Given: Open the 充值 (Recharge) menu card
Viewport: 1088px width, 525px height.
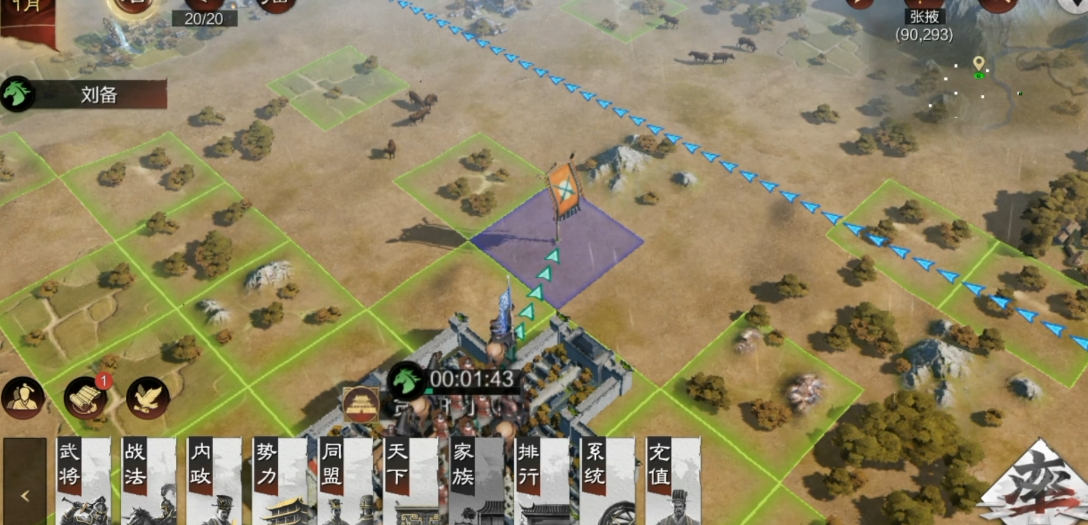Looking at the screenshot, I should click(x=672, y=481).
